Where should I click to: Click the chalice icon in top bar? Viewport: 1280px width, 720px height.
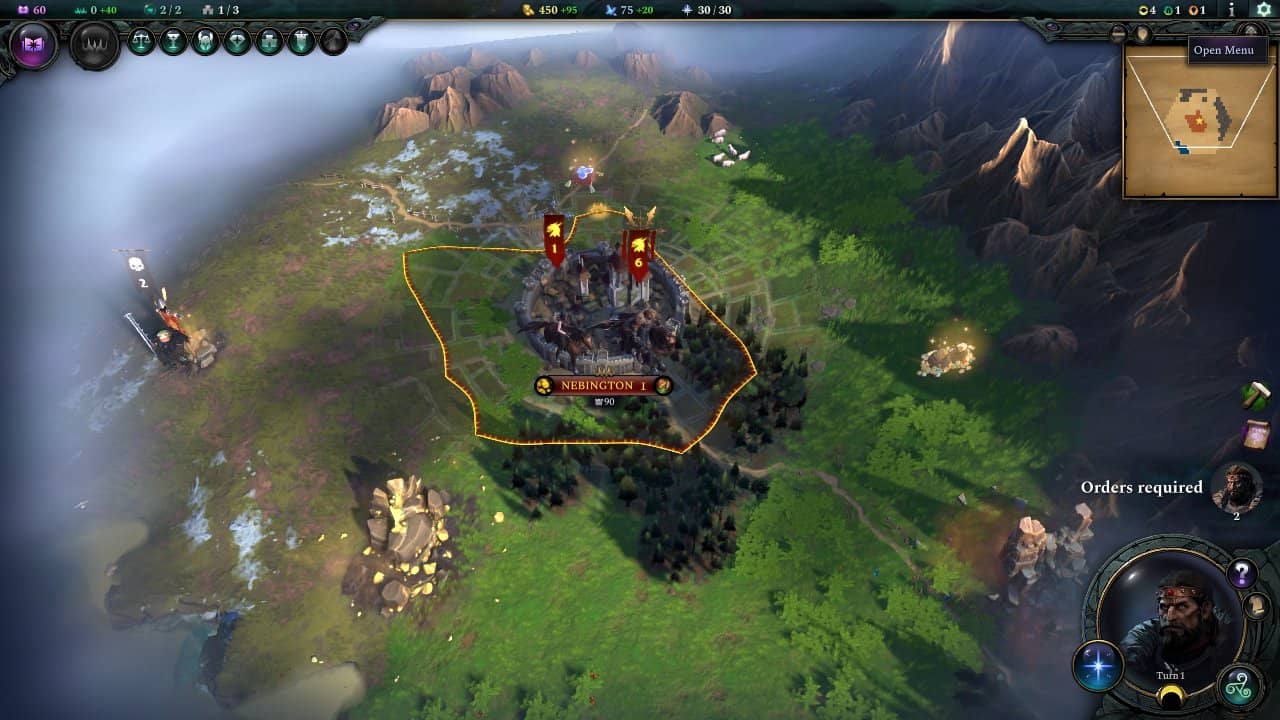tap(174, 41)
